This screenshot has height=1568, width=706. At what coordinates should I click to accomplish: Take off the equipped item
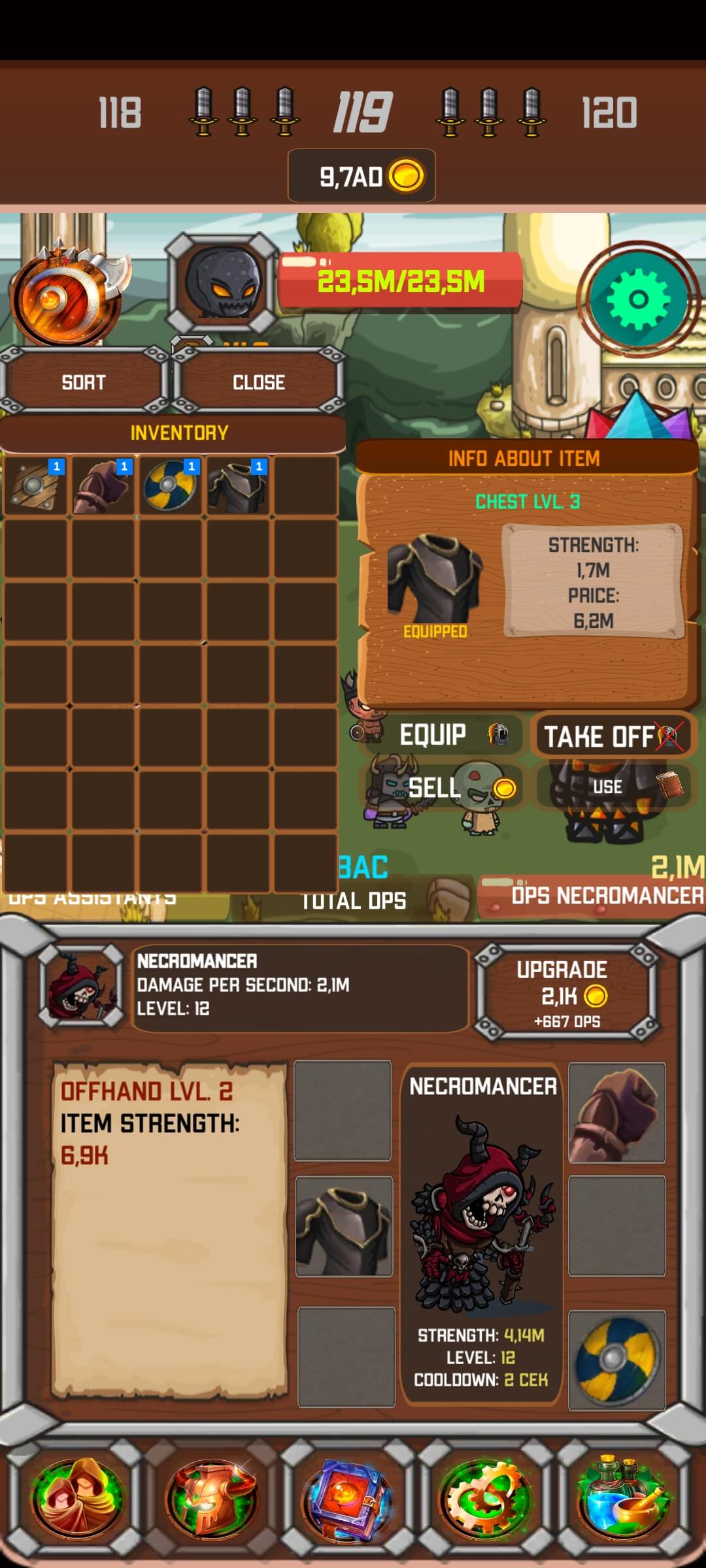tap(613, 736)
